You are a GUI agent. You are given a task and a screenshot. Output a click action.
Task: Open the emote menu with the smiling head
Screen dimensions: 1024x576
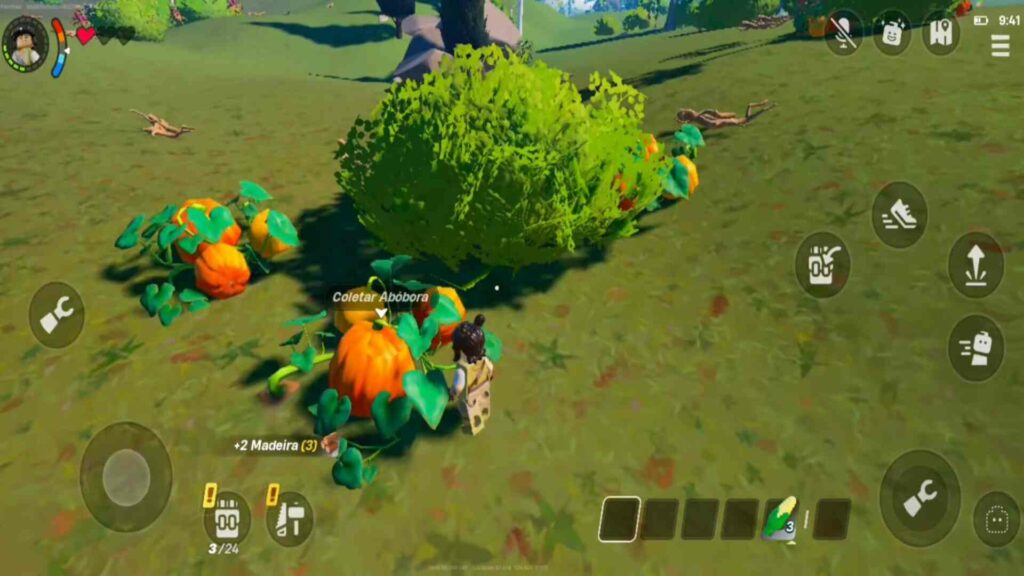pyautogui.click(x=891, y=33)
